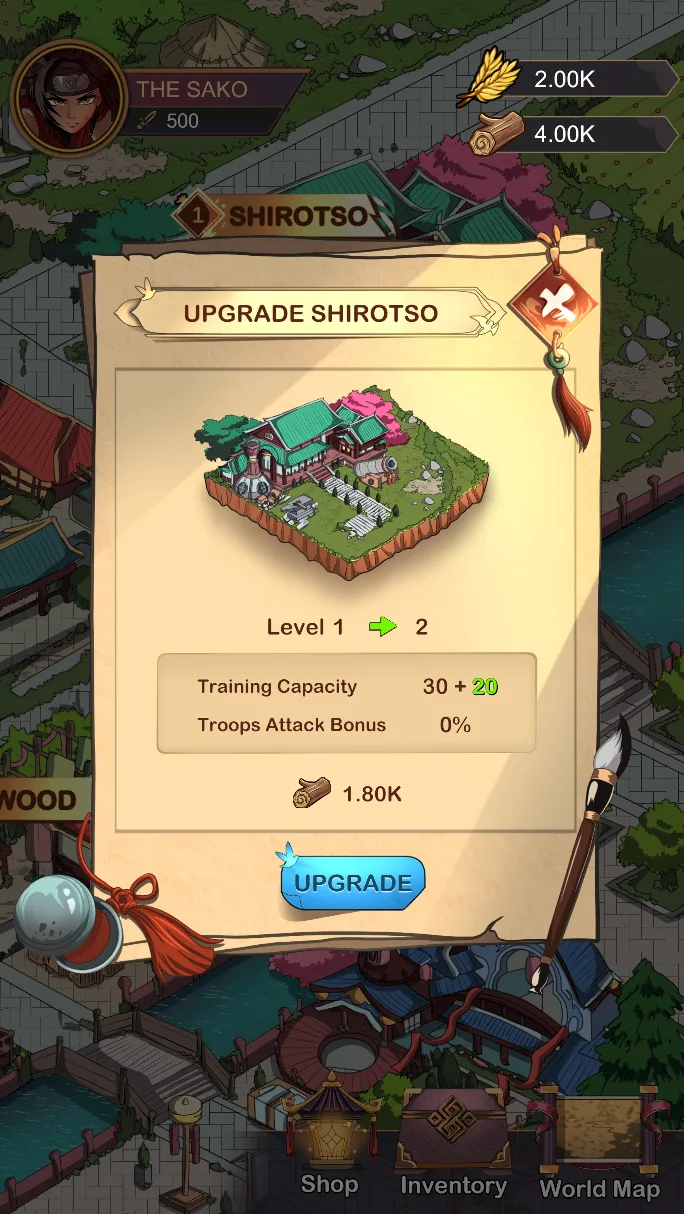Go to the World Map
Viewport: 684px width, 1214px height.
click(599, 1145)
